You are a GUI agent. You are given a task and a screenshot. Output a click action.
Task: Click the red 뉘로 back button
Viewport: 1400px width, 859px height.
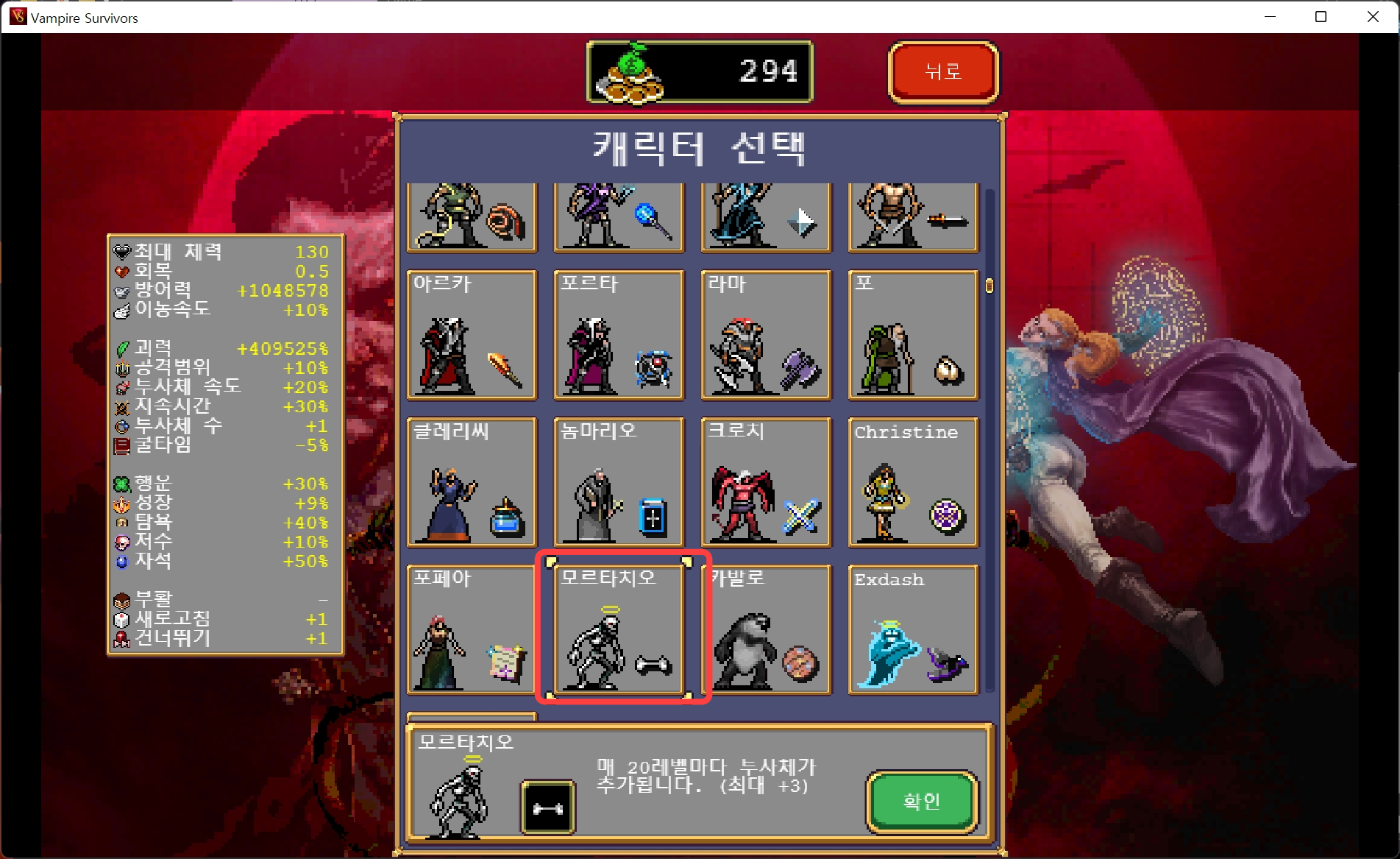(x=944, y=71)
